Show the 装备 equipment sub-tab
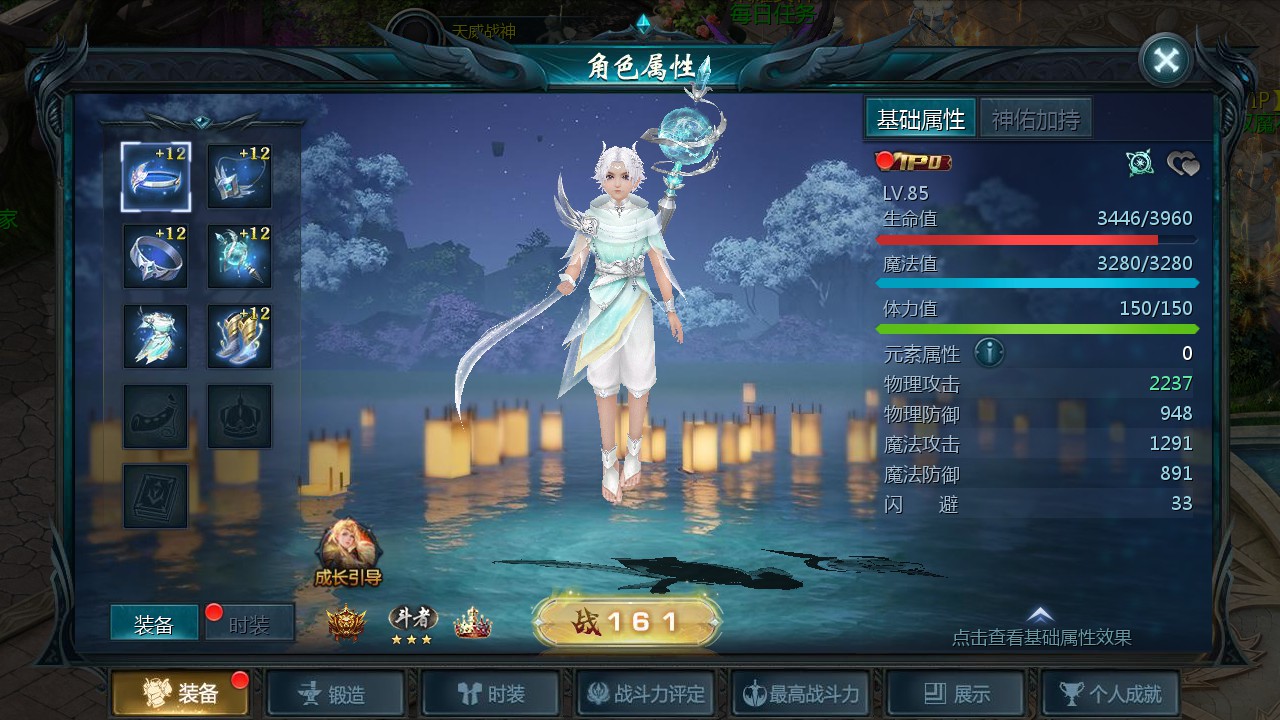Image resolution: width=1280 pixels, height=720 pixels. tap(154, 624)
